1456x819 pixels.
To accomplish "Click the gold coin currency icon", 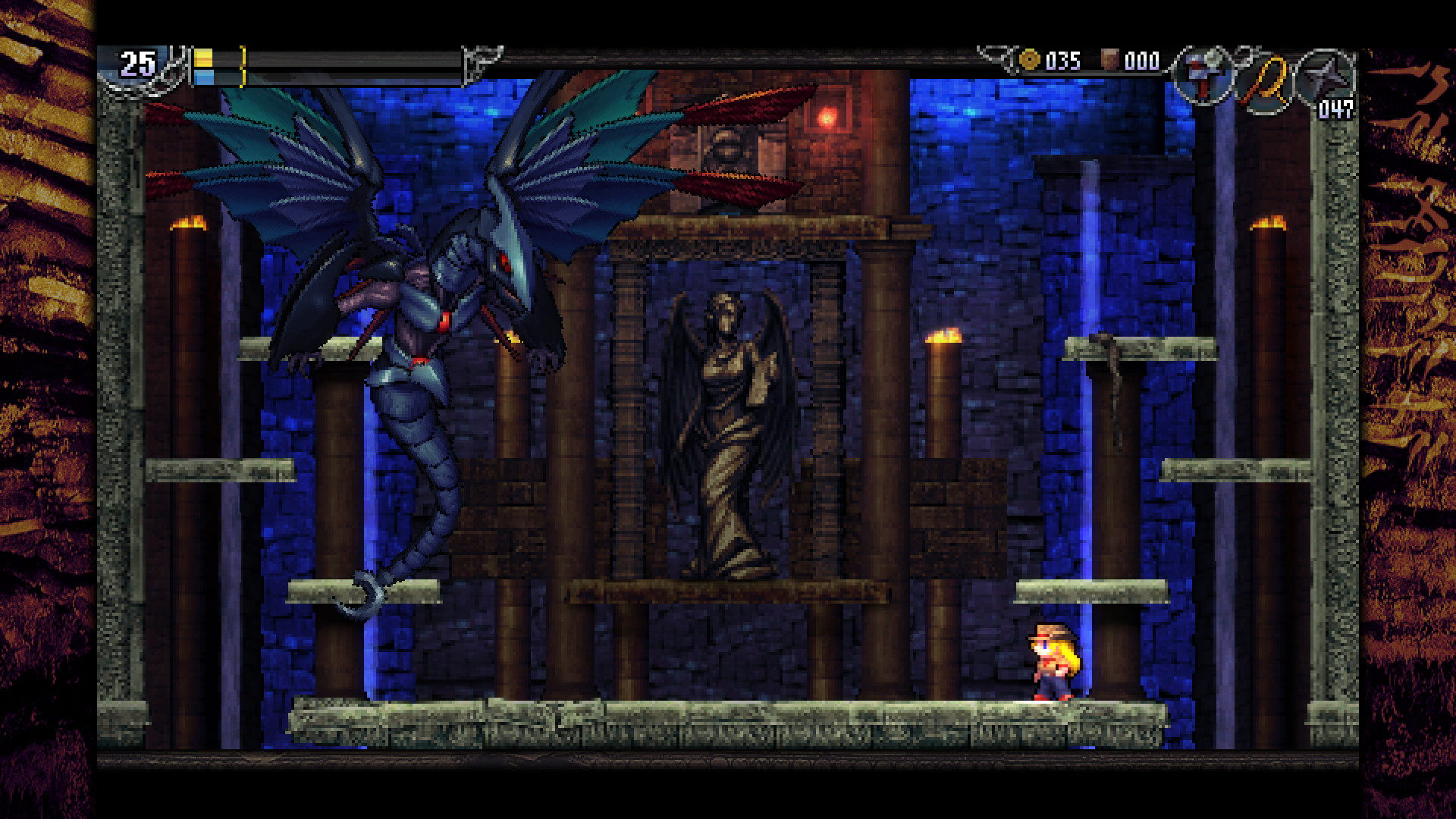I will point(1030,61).
